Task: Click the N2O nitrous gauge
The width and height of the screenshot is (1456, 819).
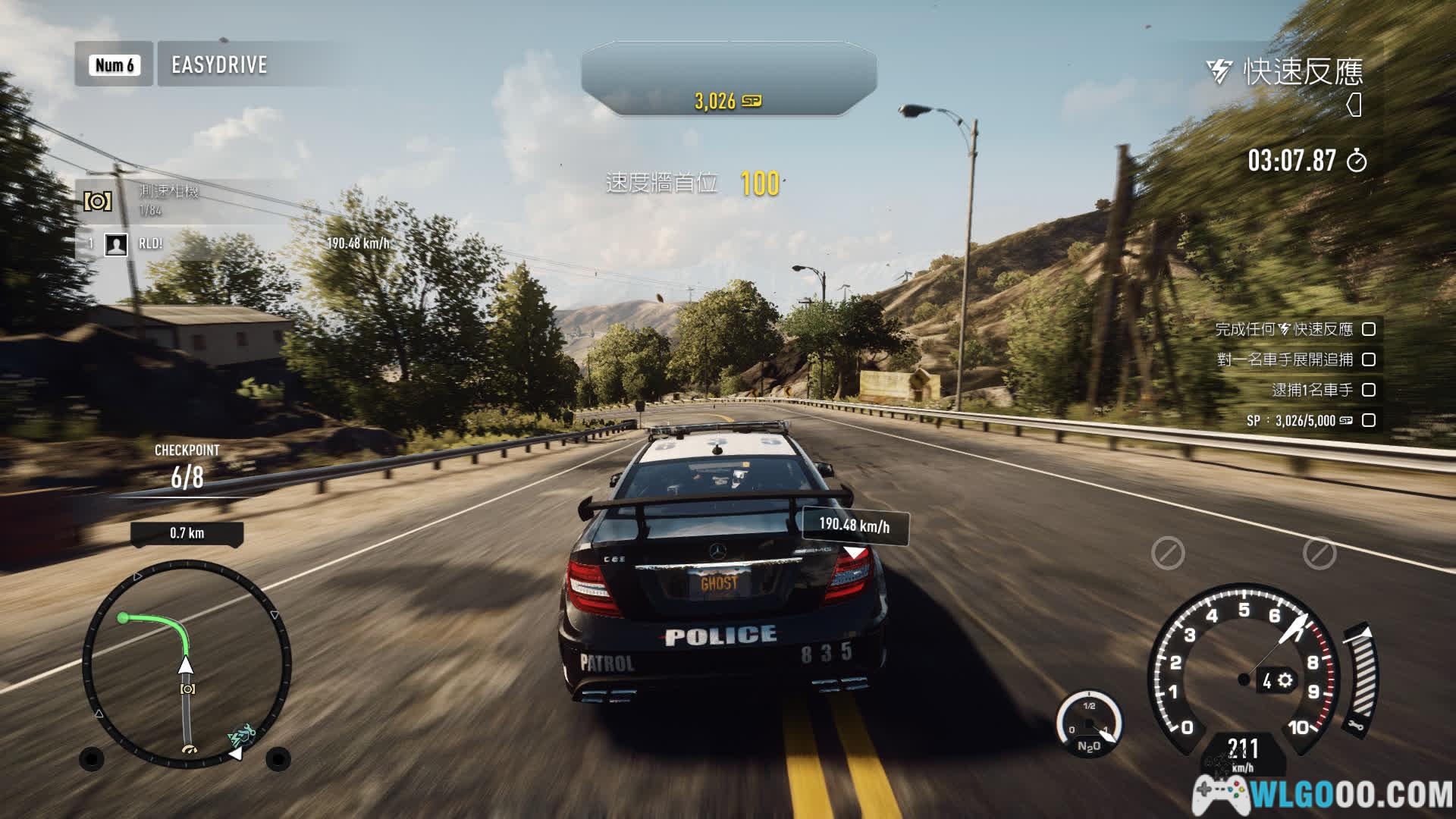Action: (x=1089, y=724)
